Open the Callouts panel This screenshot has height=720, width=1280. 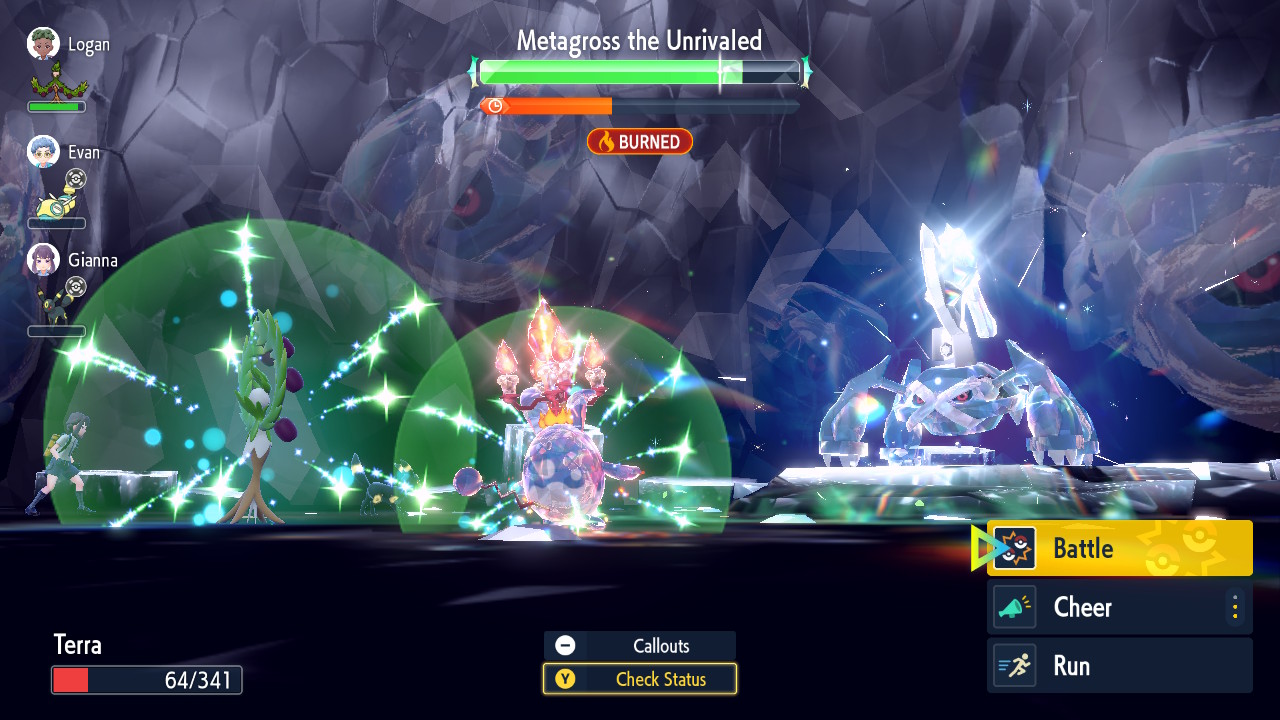(640, 646)
